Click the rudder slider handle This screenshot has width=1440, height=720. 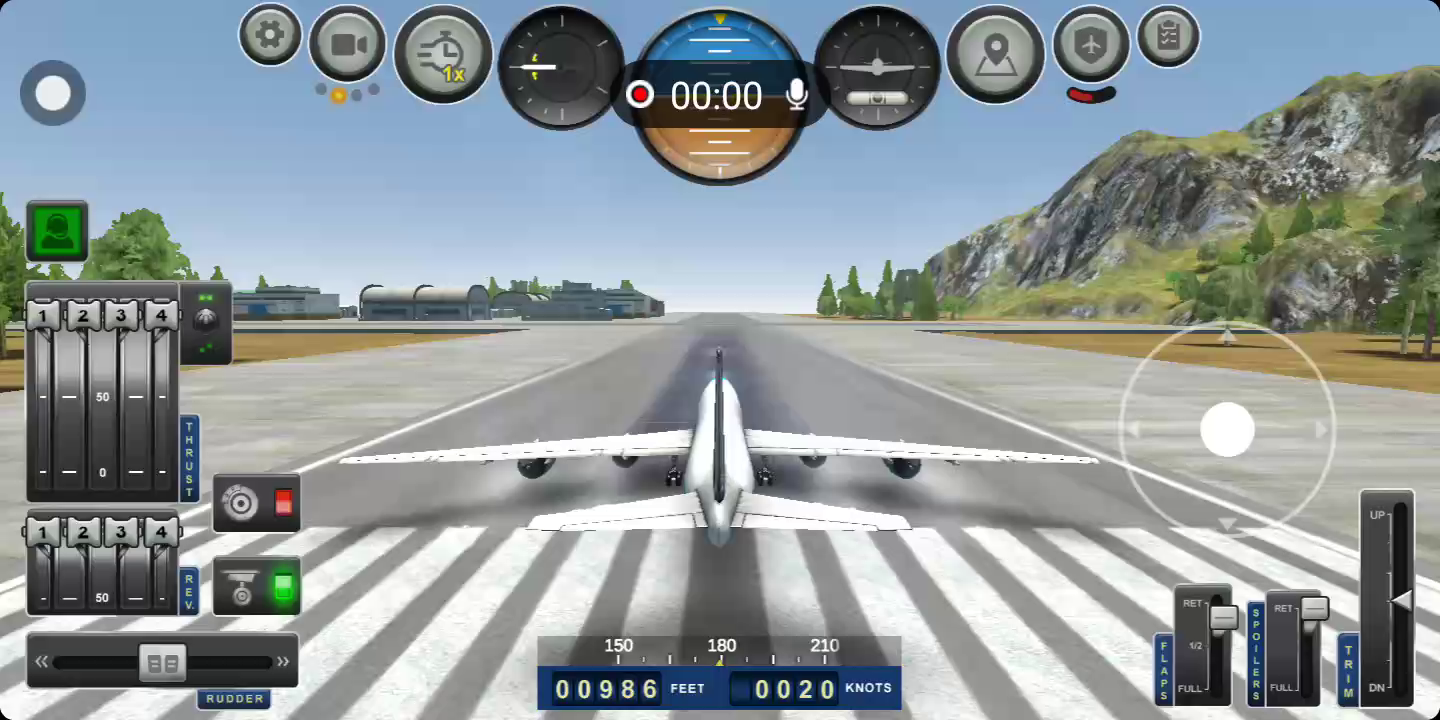point(162,661)
